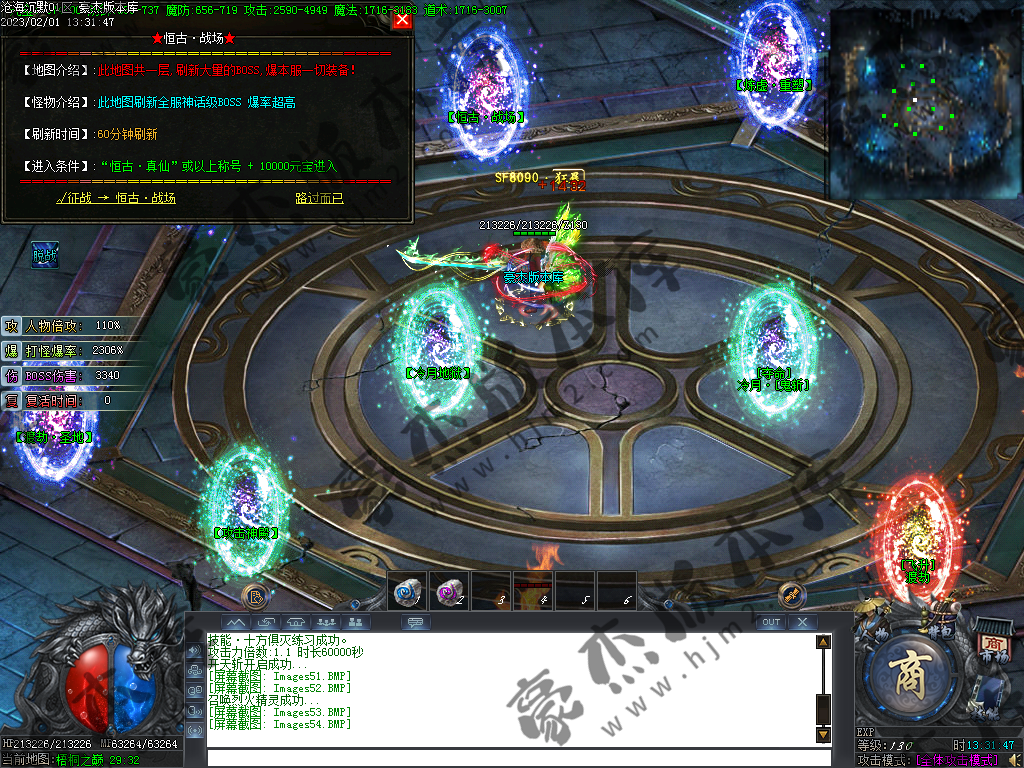The height and width of the screenshot is (768, 1024).
Task: Close the 恒古·战场 dialog window
Action: click(x=402, y=19)
